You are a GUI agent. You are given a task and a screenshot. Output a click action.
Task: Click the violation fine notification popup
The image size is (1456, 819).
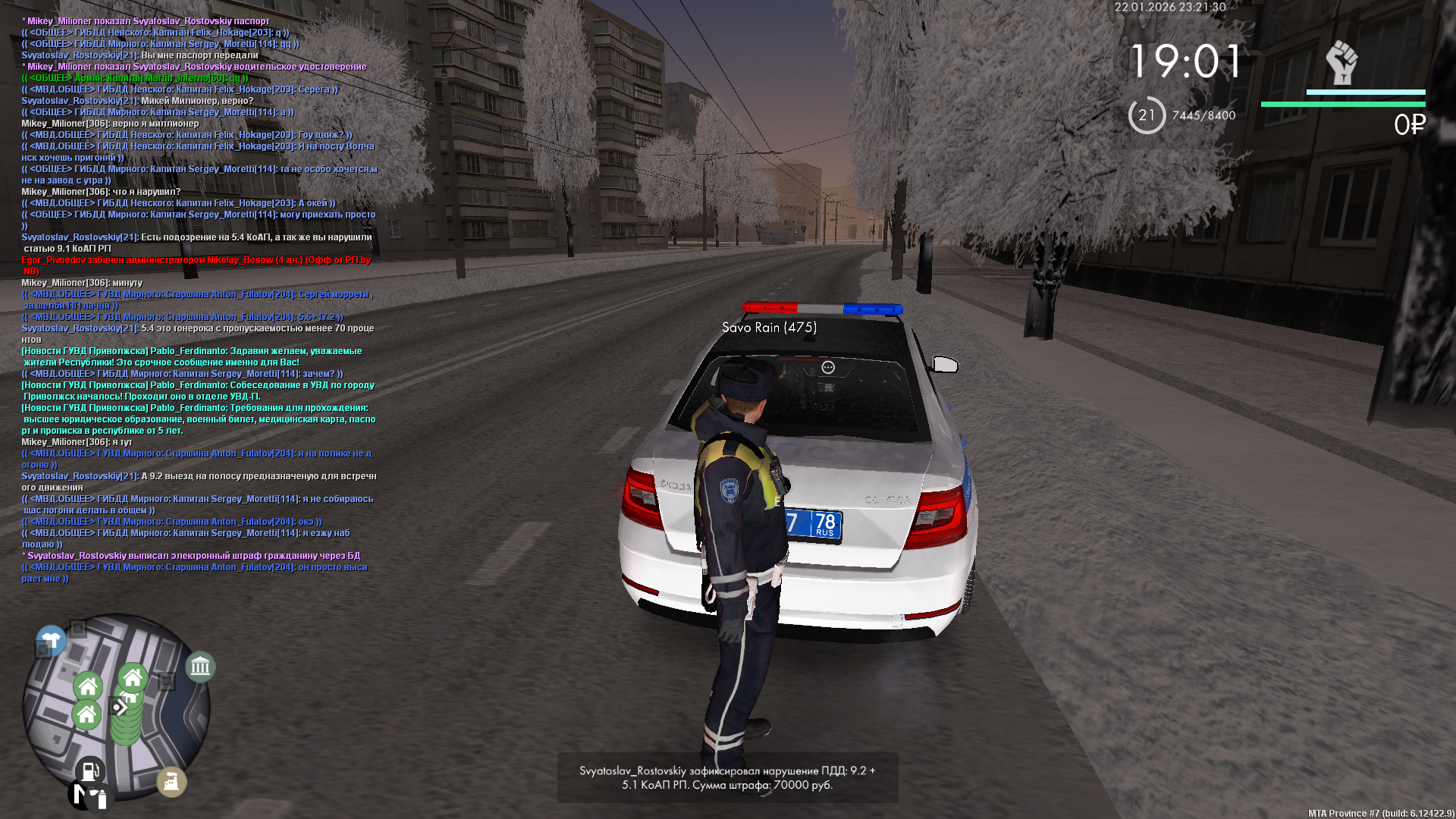[727, 777]
